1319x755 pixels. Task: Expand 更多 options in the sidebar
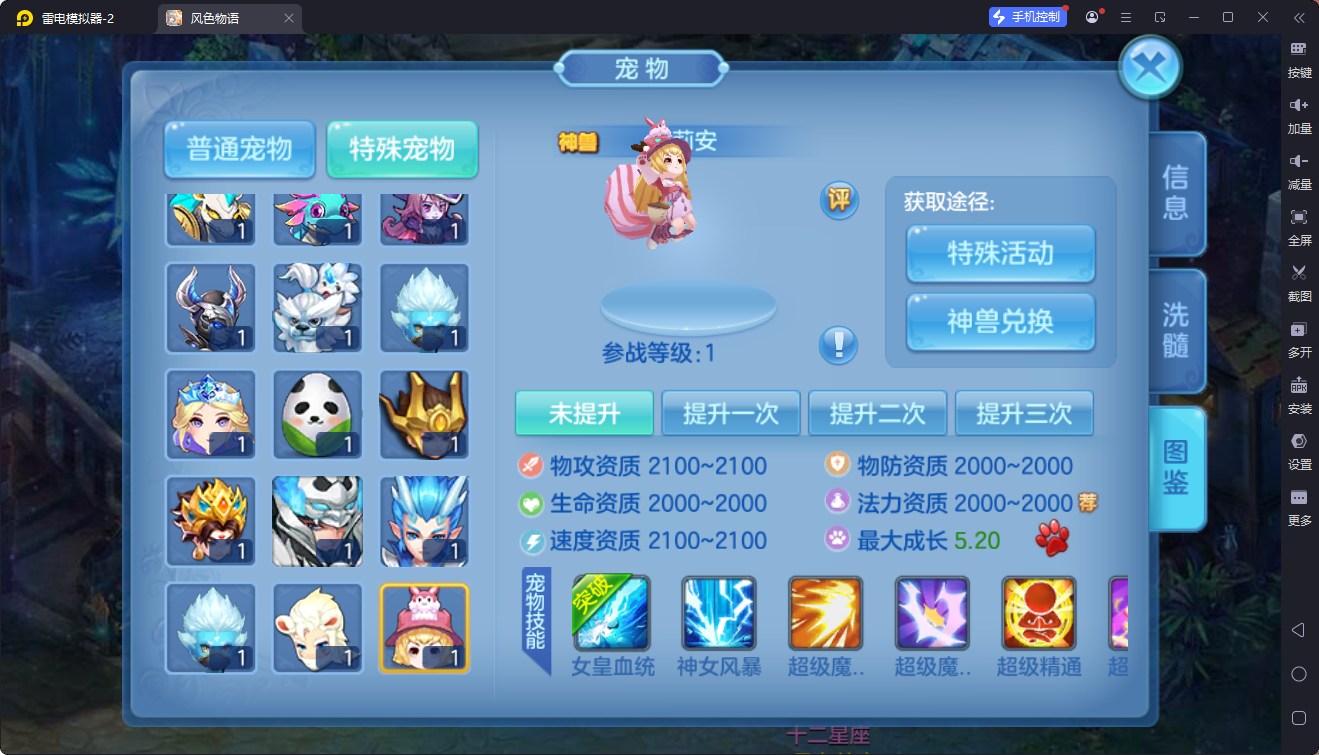point(1299,507)
